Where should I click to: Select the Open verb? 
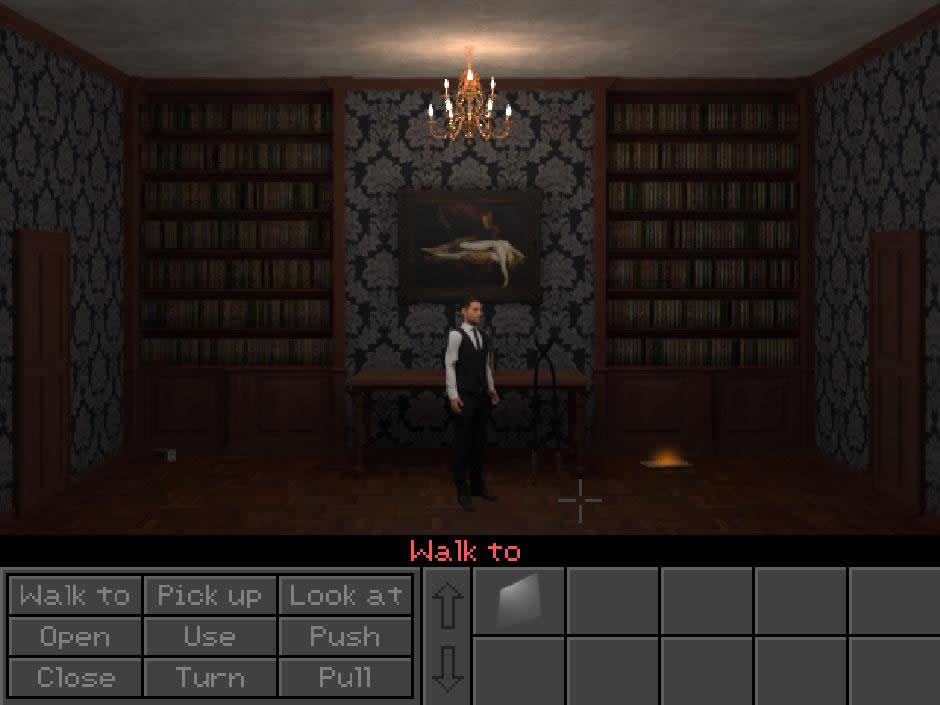tap(75, 637)
